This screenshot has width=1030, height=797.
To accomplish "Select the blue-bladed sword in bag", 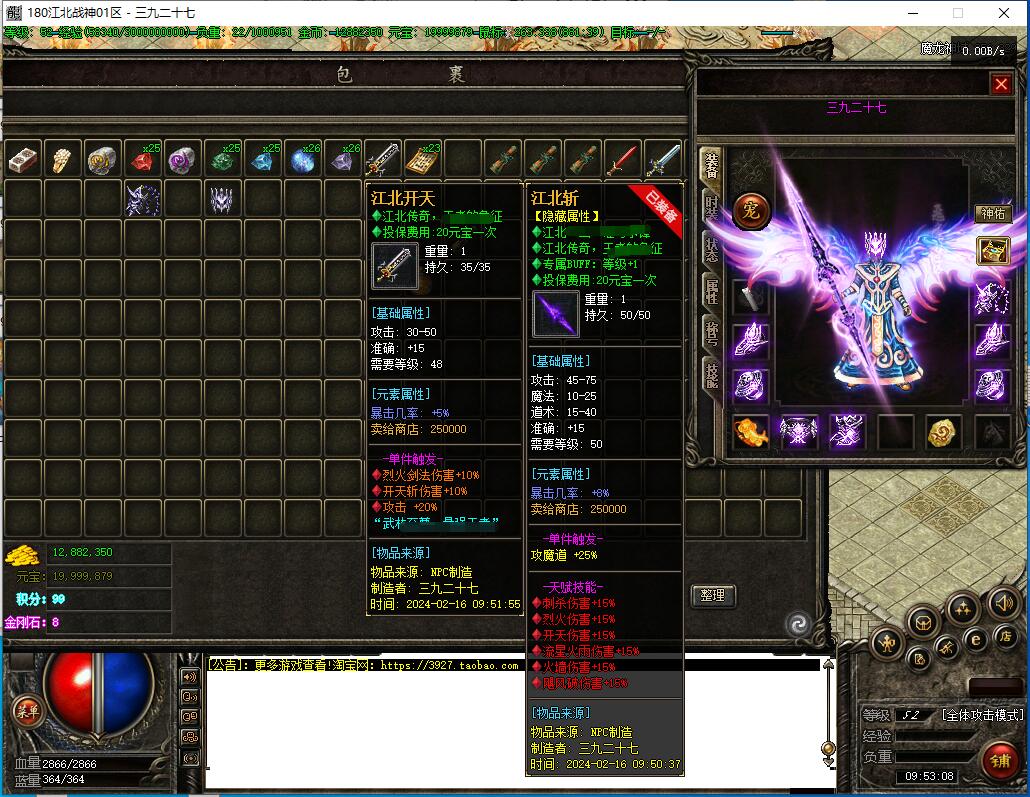I will (x=662, y=160).
